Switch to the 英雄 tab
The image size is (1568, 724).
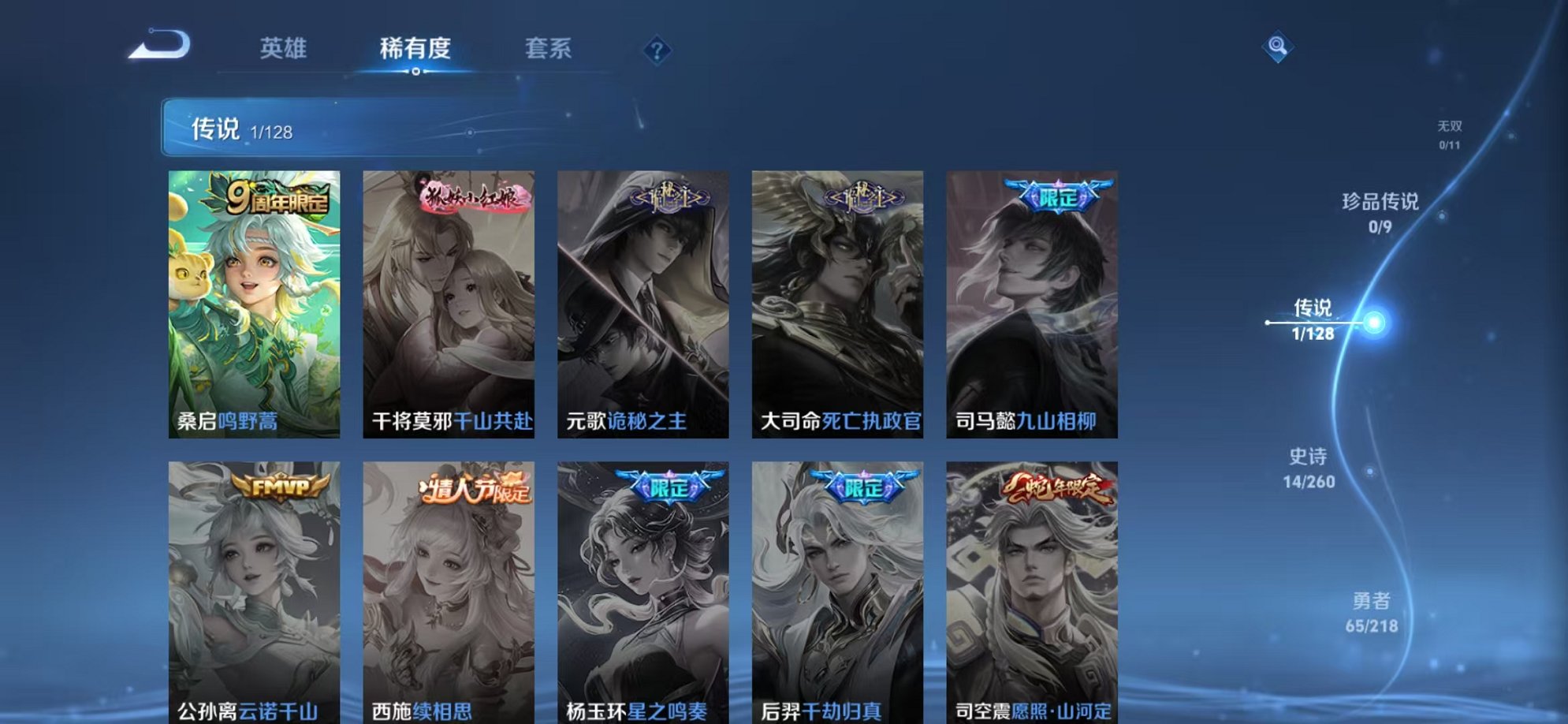(x=285, y=48)
